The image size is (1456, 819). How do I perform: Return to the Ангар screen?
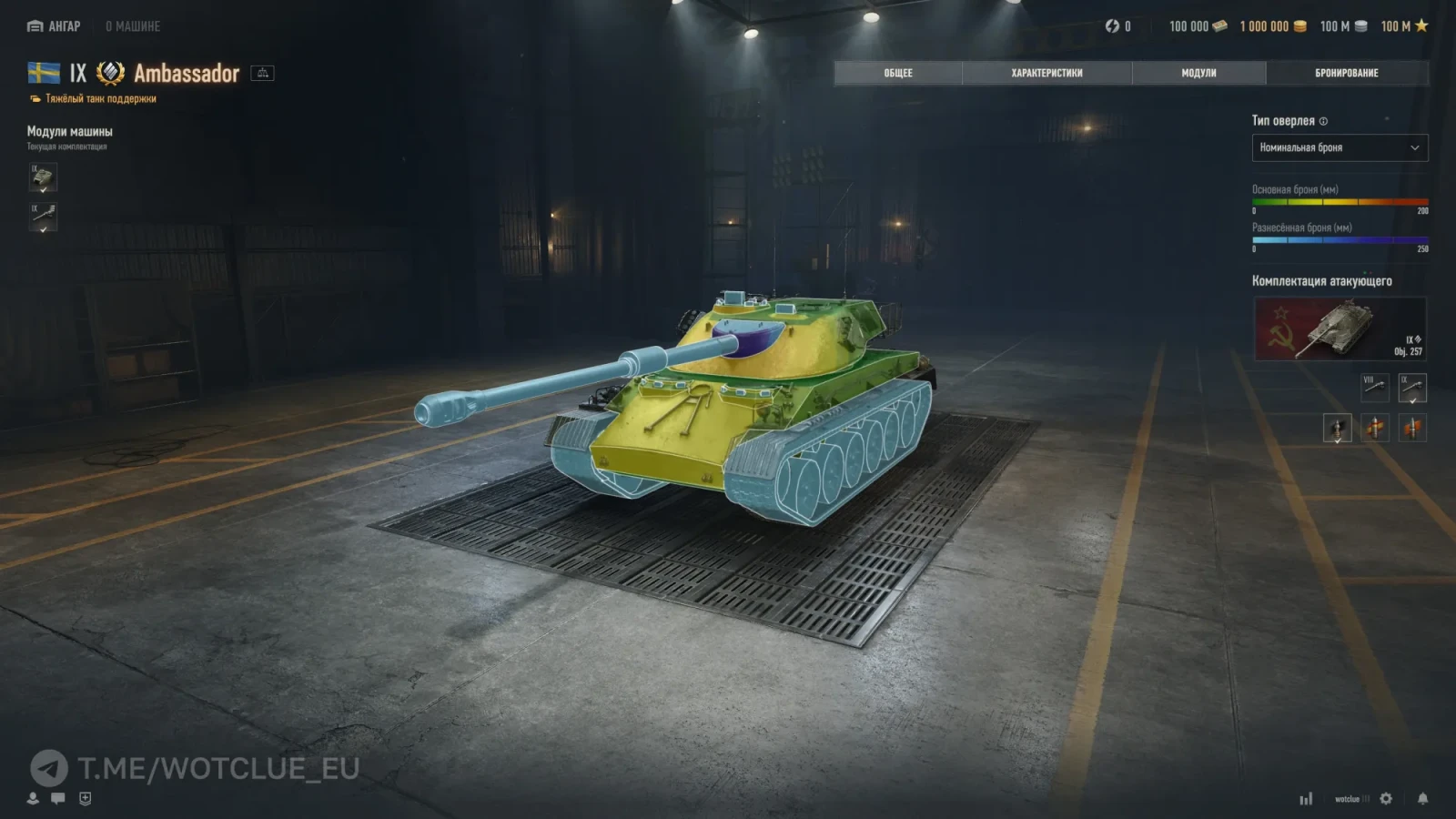coord(54,26)
